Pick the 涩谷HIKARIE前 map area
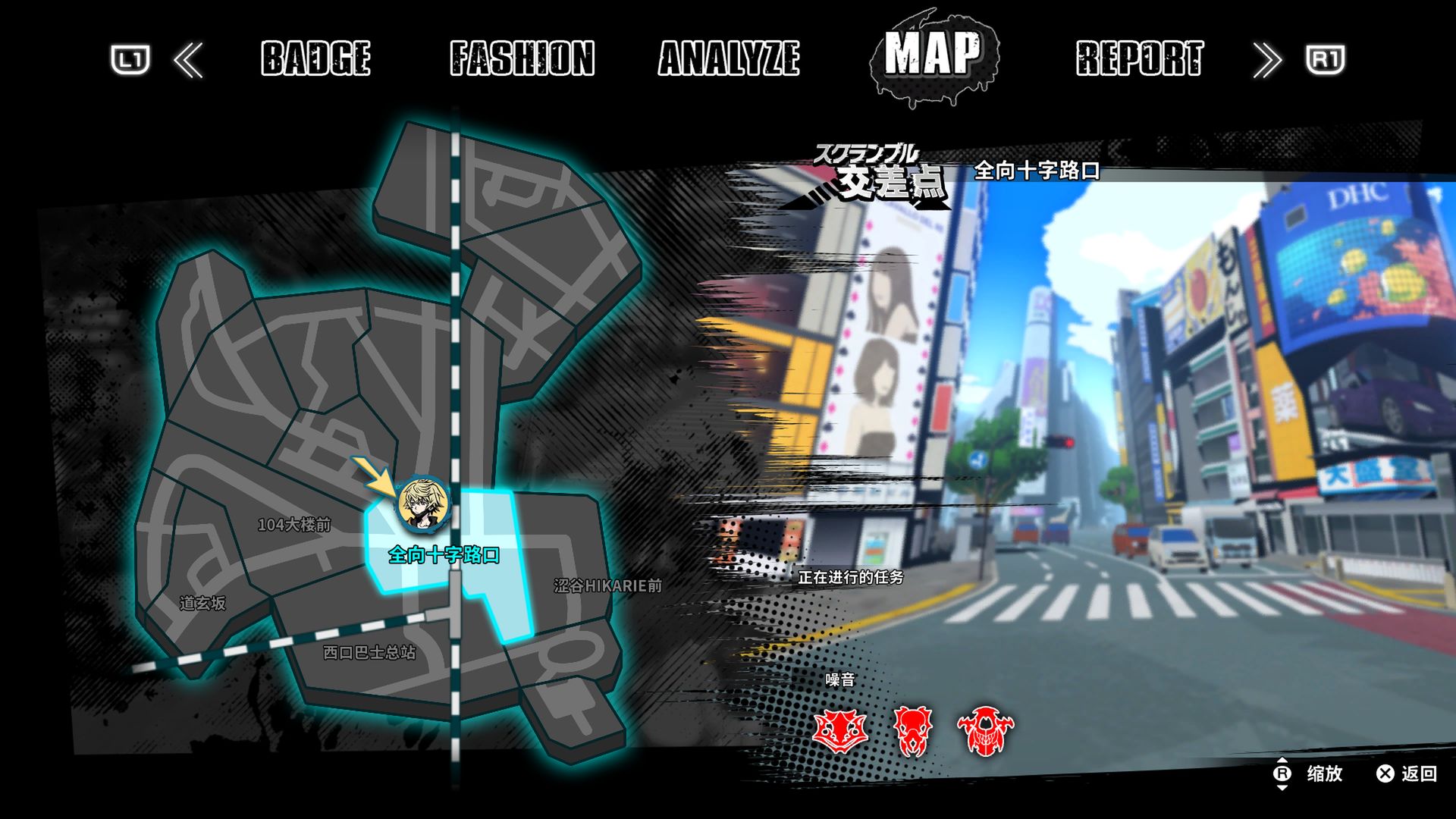This screenshot has height=819, width=1456. 607,586
